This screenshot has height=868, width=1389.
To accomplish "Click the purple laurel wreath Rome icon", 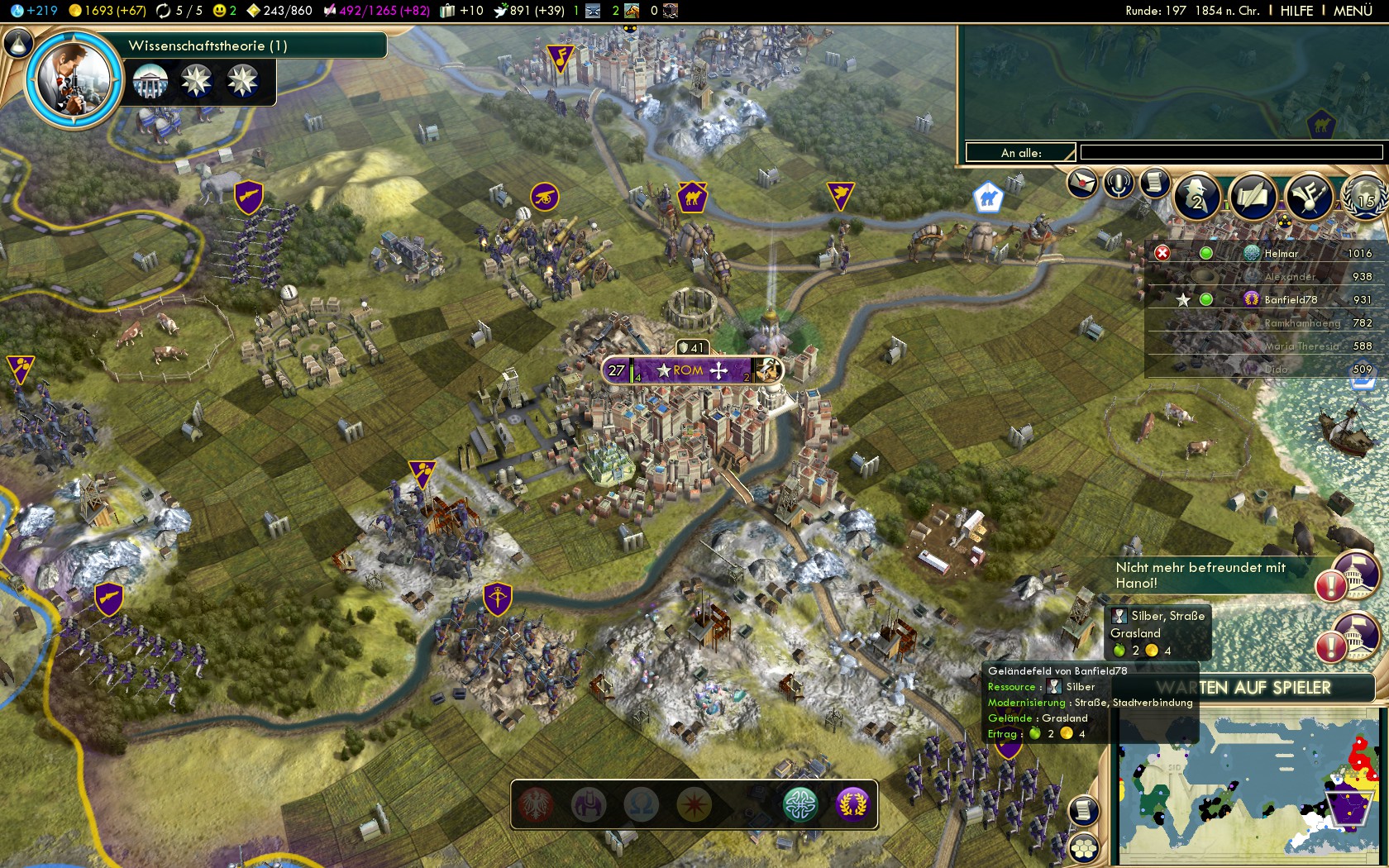I will [852, 804].
